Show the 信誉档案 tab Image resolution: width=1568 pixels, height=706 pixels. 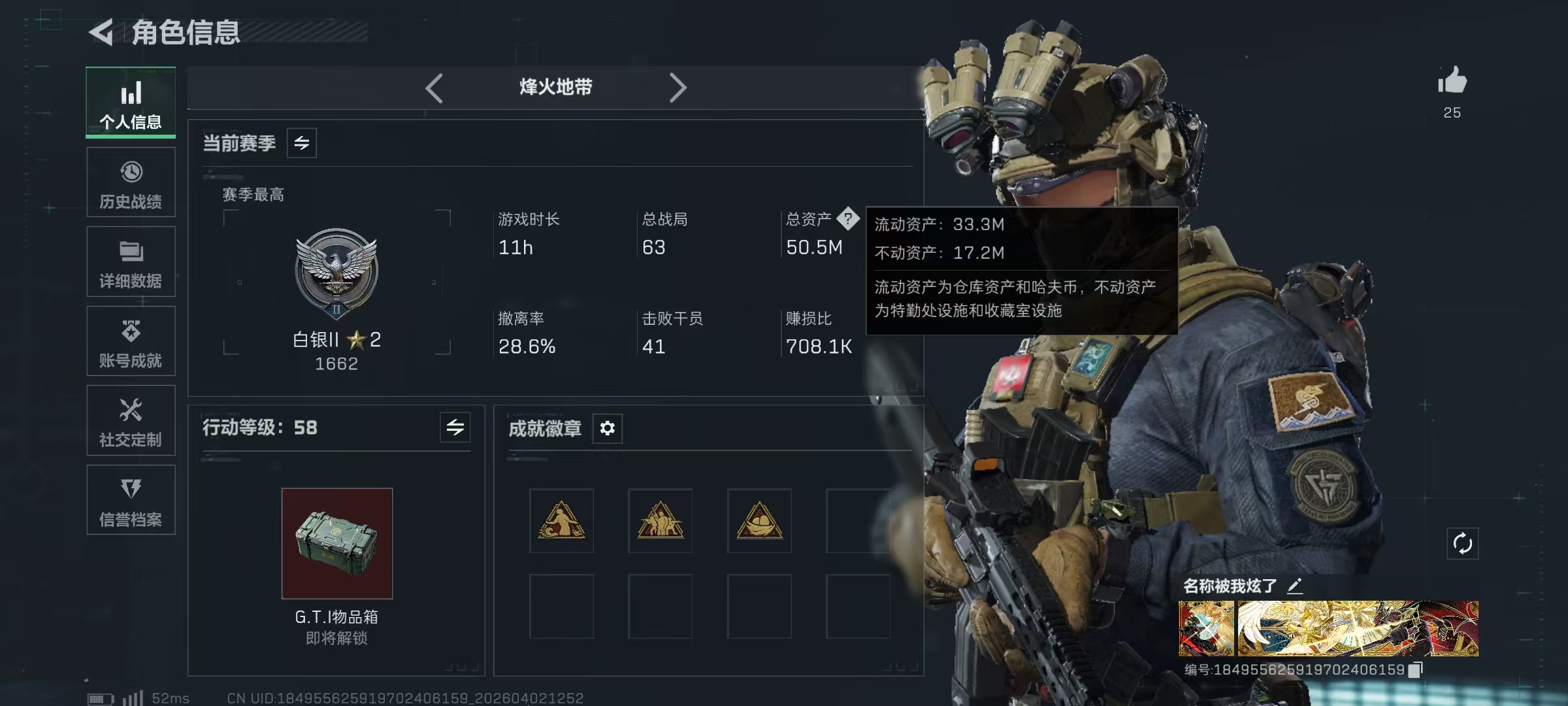tap(131, 500)
